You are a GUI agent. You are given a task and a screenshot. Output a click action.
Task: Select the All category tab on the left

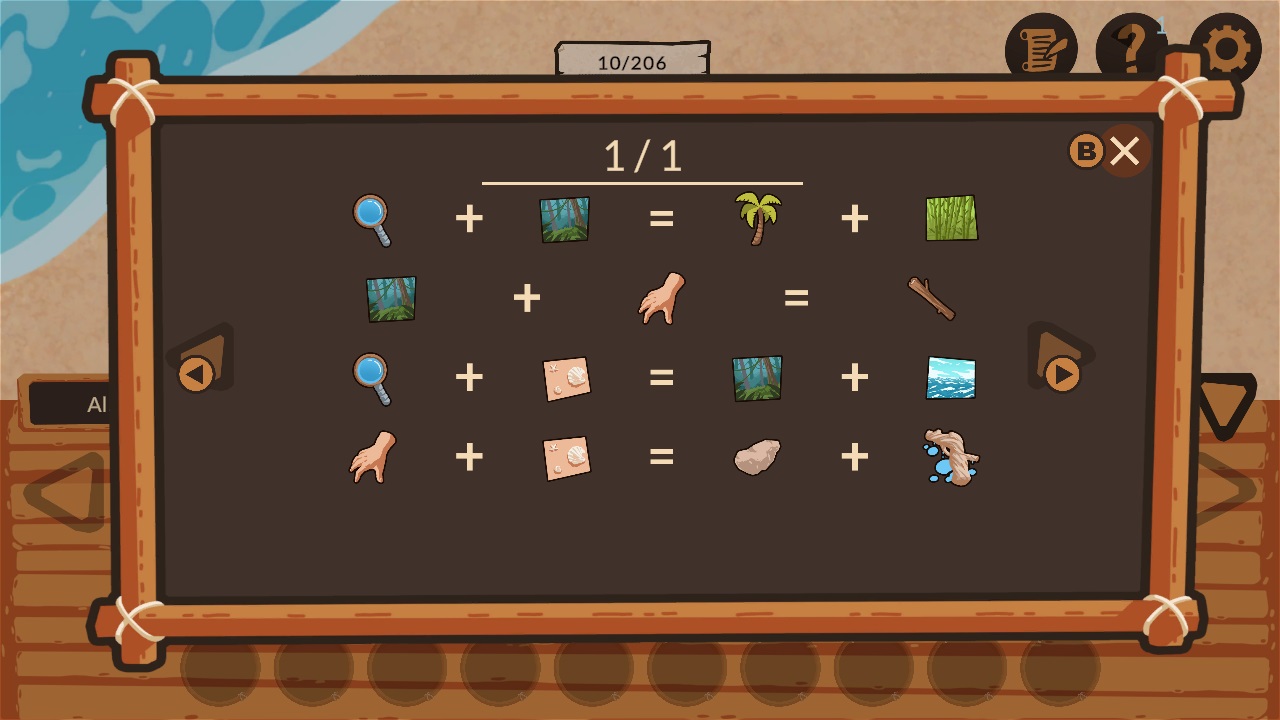[x=95, y=404]
